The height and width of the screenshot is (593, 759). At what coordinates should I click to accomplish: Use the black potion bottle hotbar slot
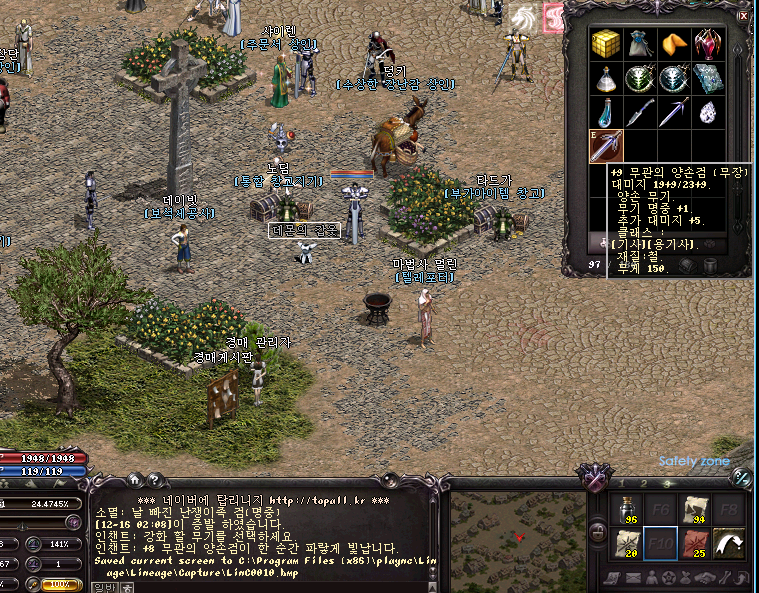pyautogui.click(x=626, y=510)
